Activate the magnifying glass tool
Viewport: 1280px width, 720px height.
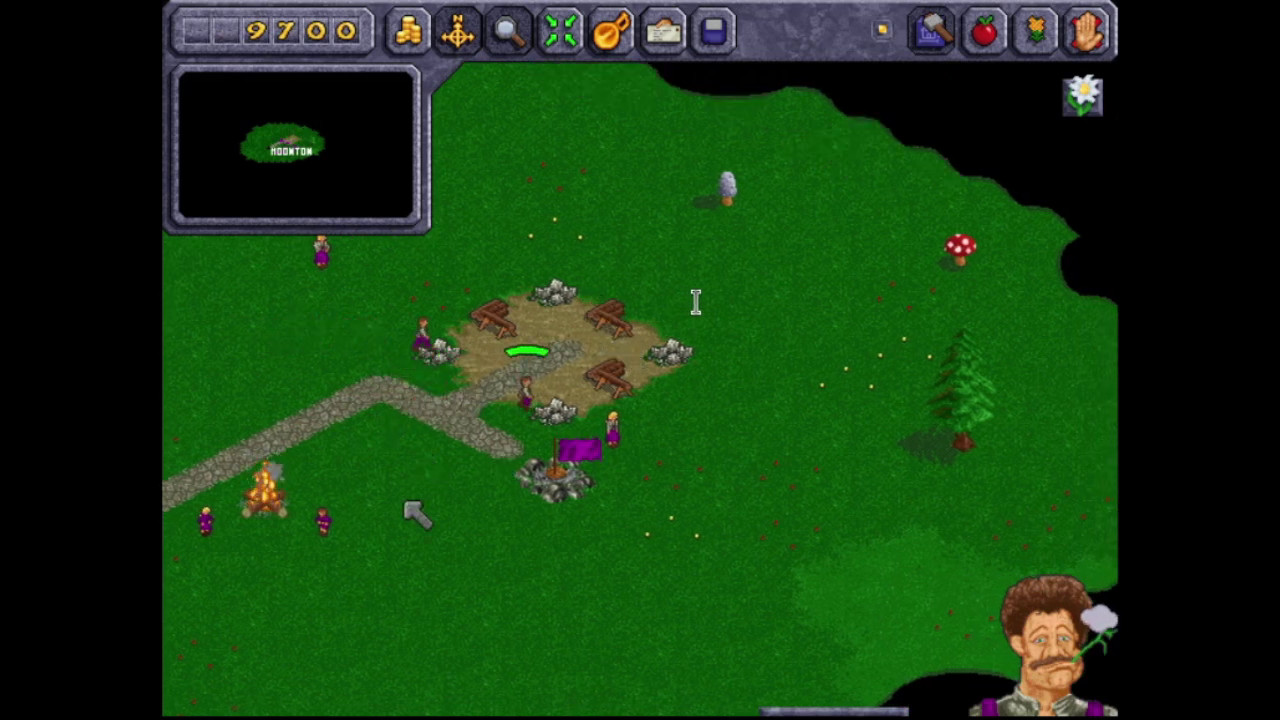click(509, 31)
